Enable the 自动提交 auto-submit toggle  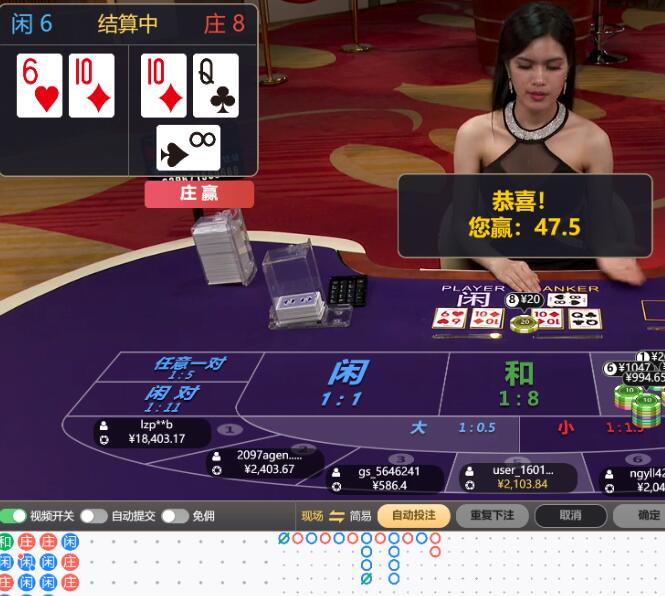93,516
